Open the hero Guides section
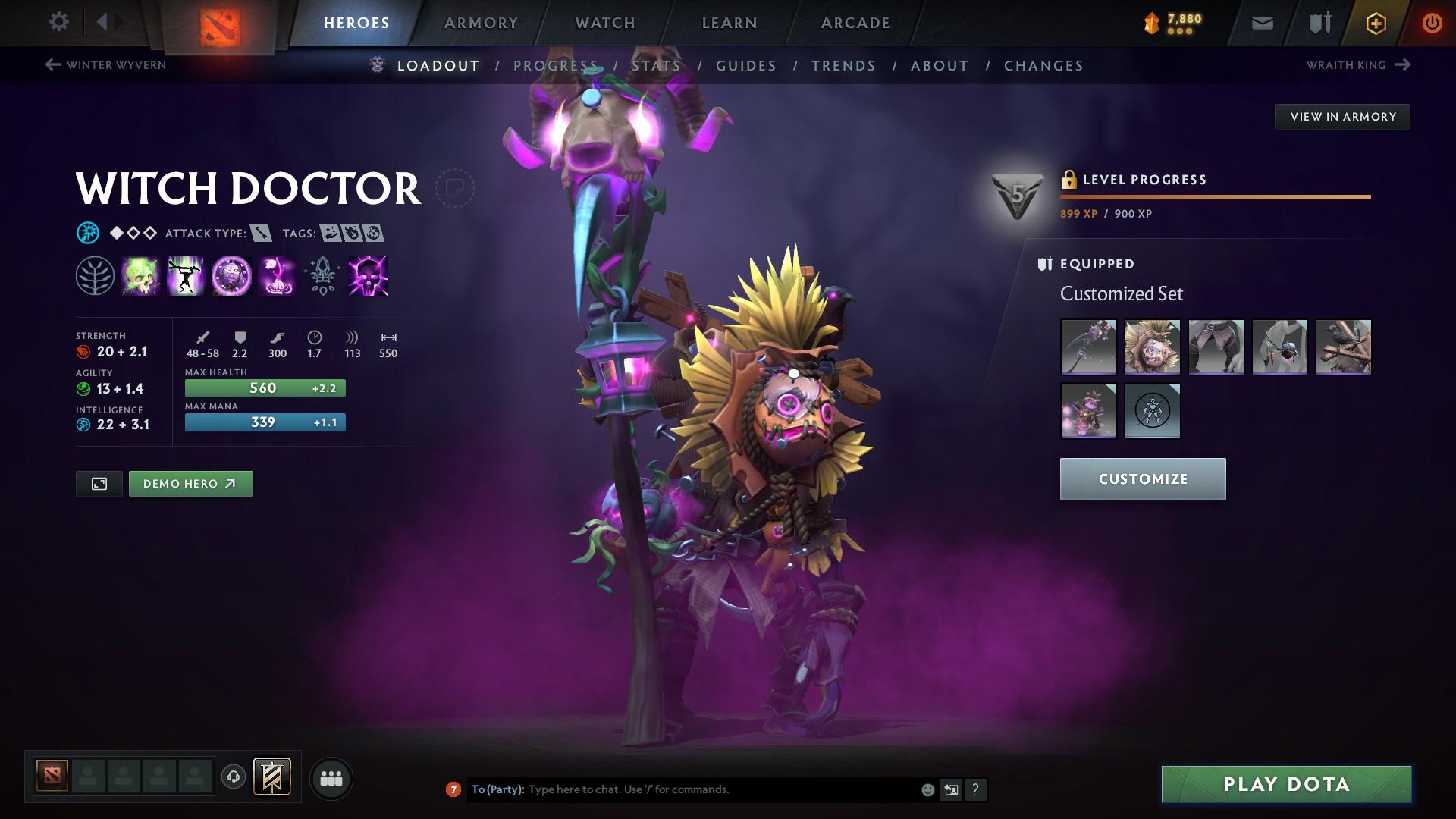The height and width of the screenshot is (819, 1456). [x=746, y=66]
